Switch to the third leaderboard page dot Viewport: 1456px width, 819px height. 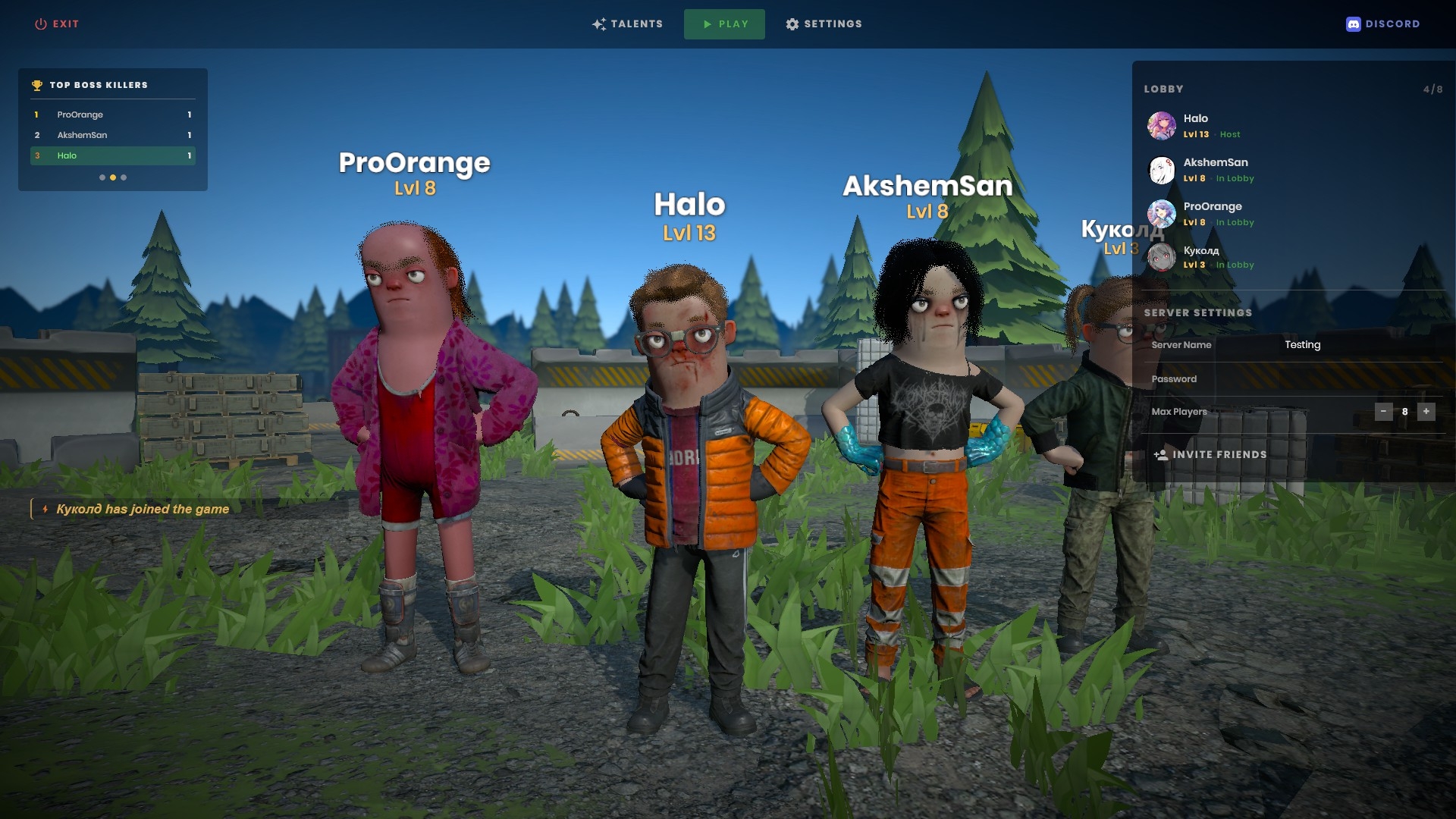coord(124,177)
